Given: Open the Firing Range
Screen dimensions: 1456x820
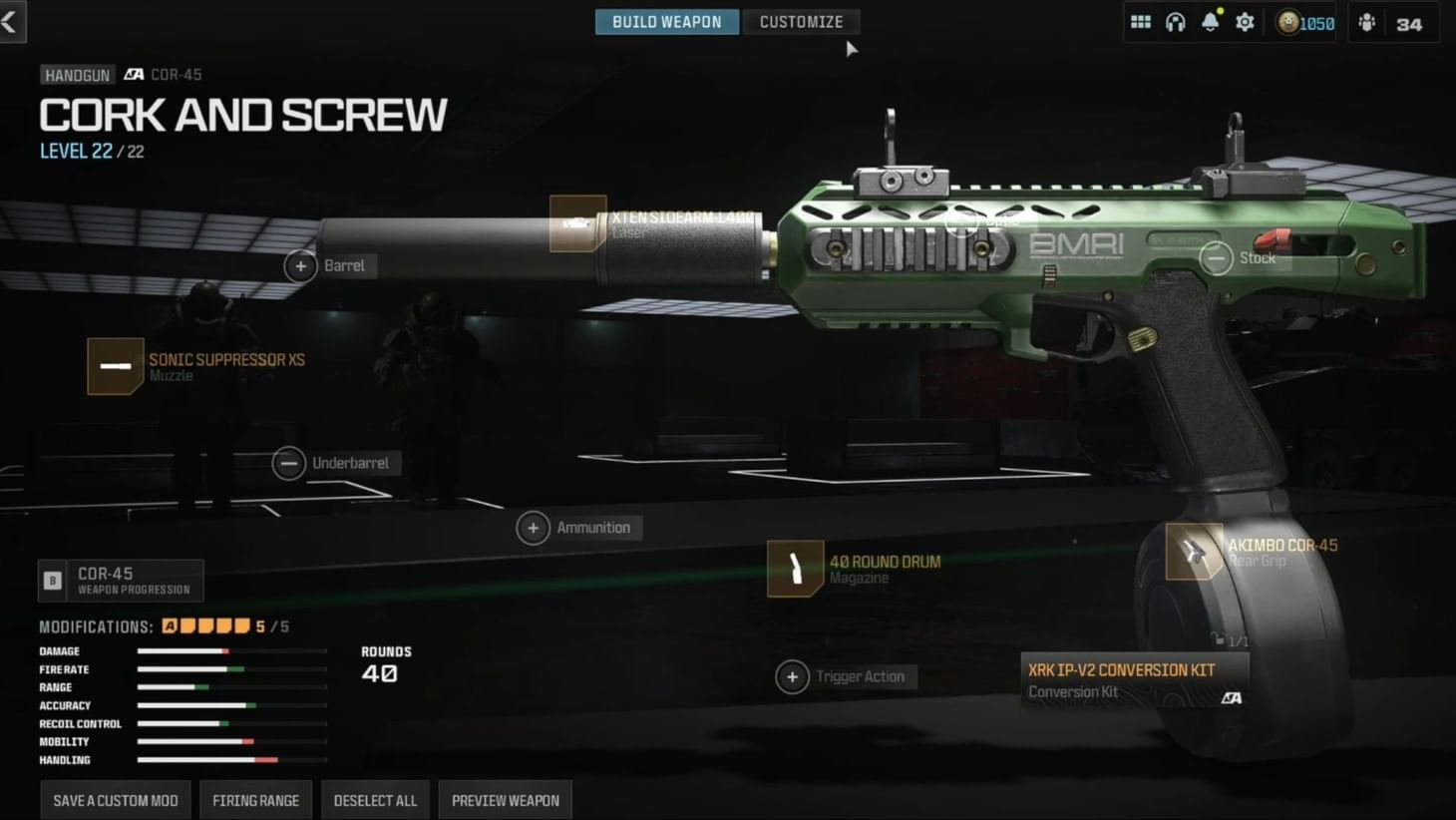Looking at the screenshot, I should tap(255, 799).
